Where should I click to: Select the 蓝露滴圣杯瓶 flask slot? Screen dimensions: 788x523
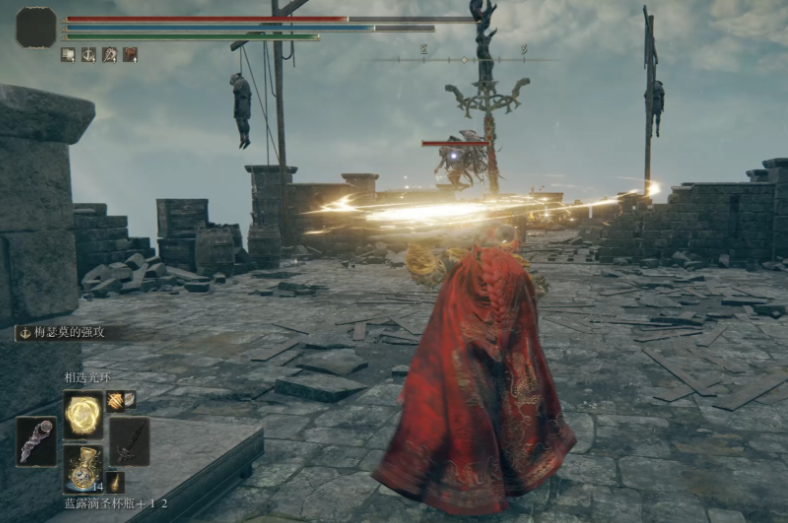pyautogui.click(x=83, y=466)
